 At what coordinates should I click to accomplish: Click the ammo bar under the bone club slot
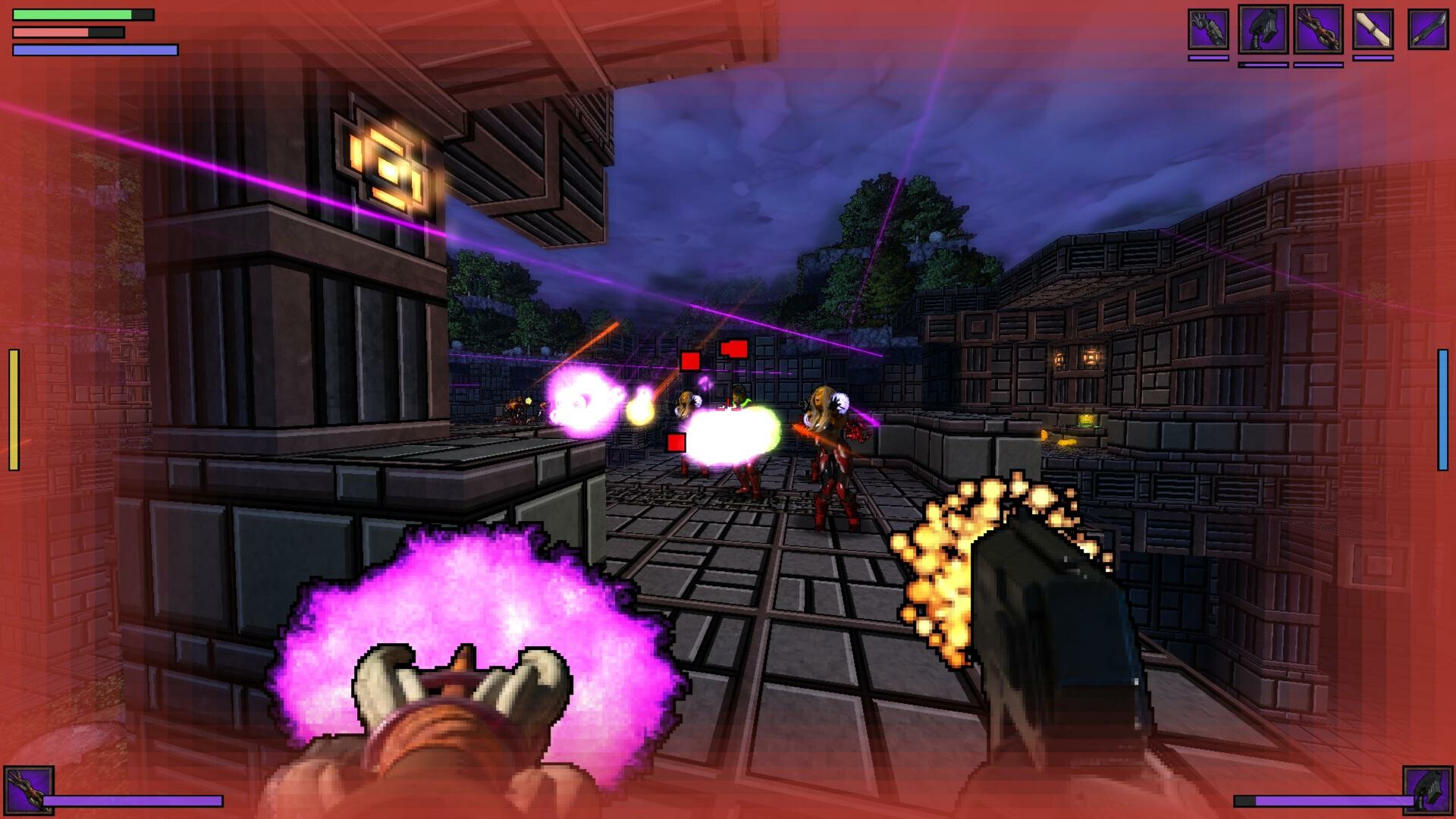(1373, 58)
